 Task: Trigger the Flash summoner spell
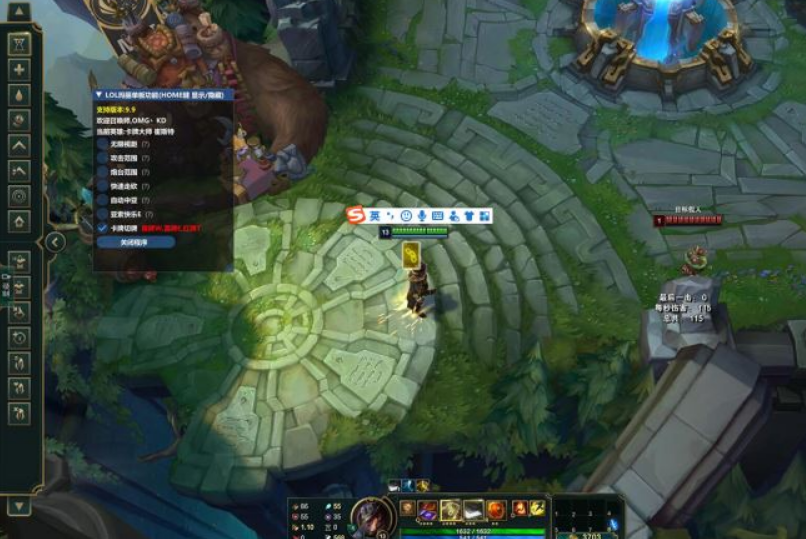coord(538,509)
